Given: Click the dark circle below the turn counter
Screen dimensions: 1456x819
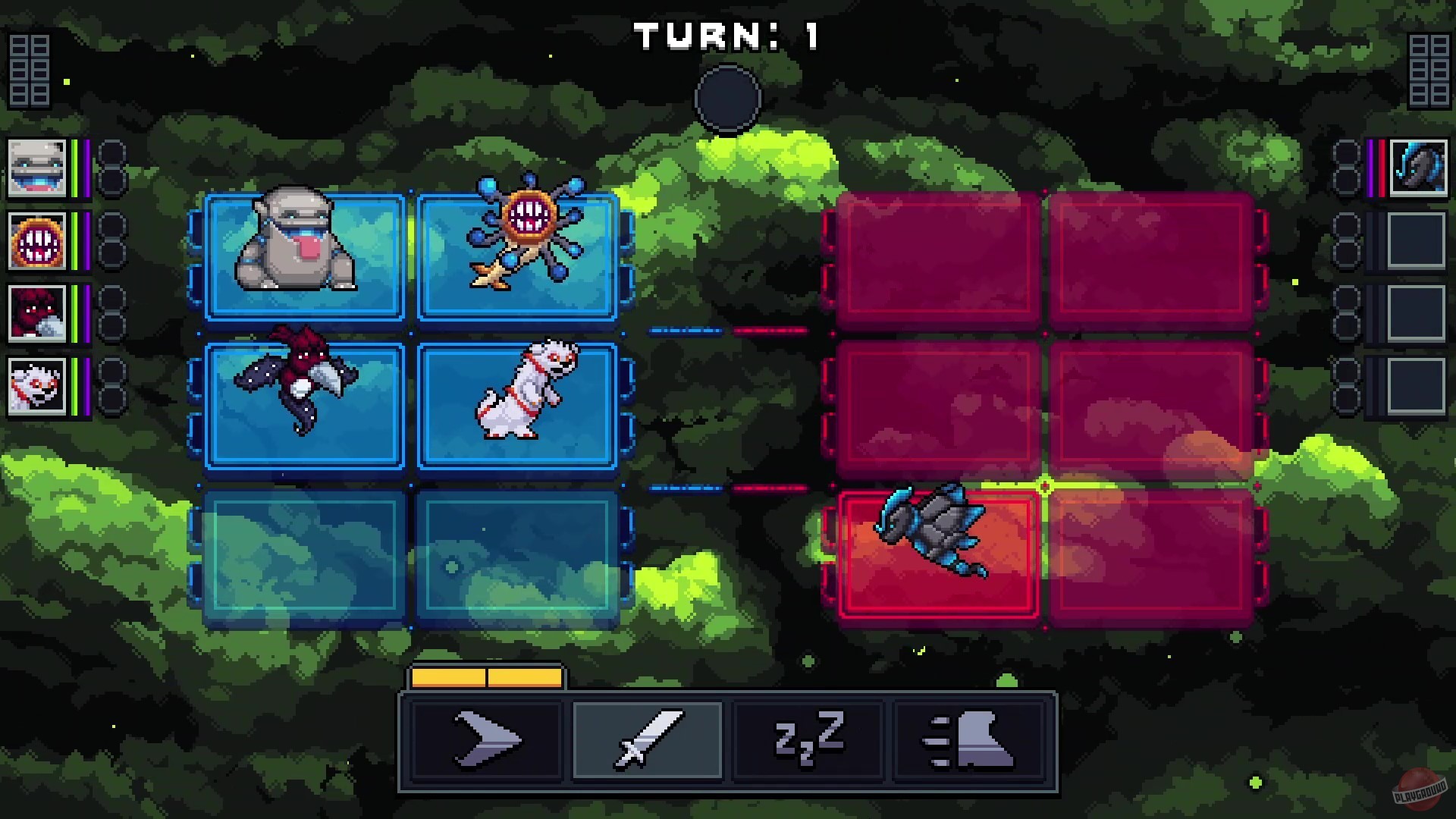Looking at the screenshot, I should pos(726,99).
